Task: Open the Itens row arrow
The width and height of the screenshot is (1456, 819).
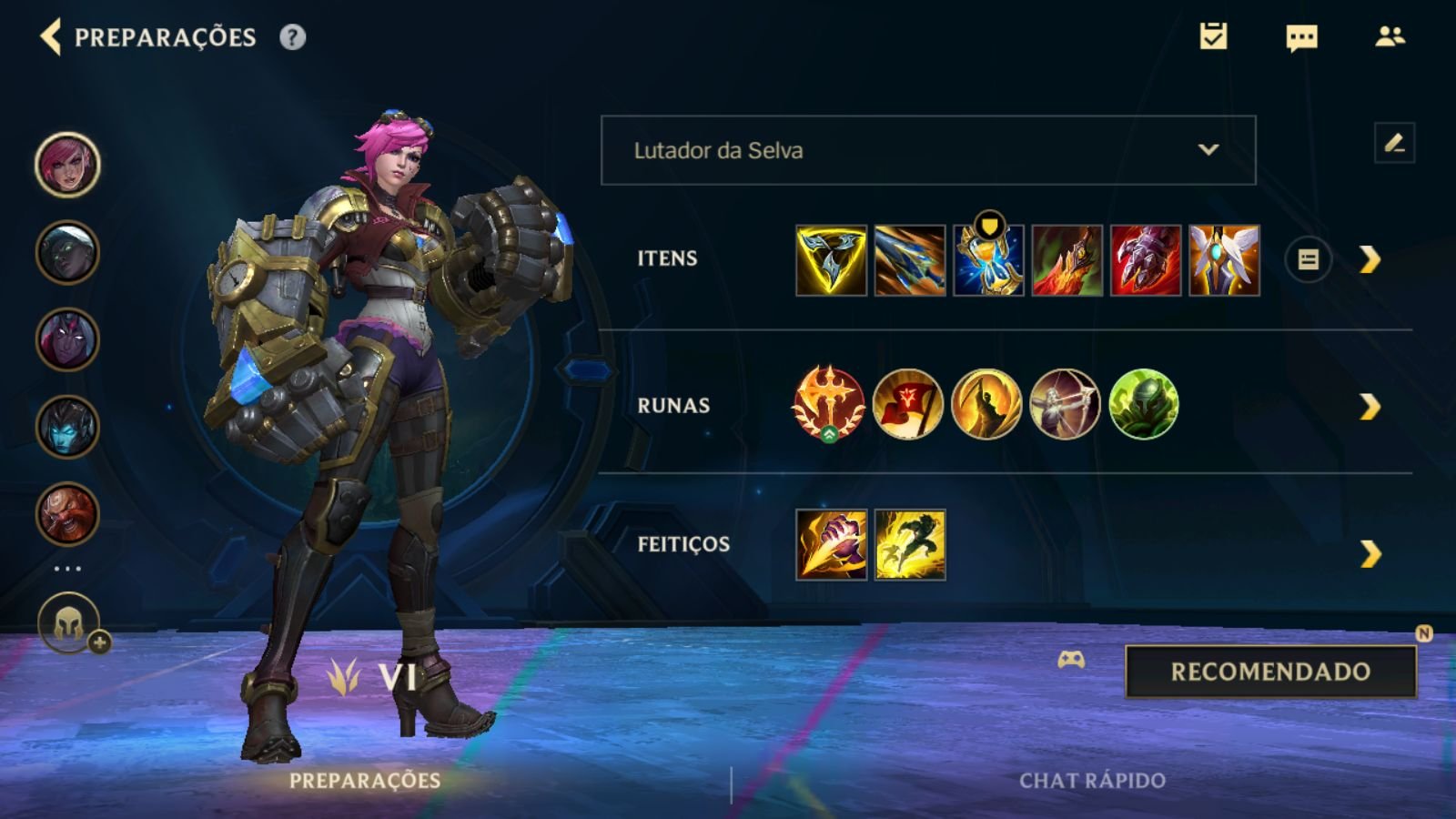Action: point(1370,260)
